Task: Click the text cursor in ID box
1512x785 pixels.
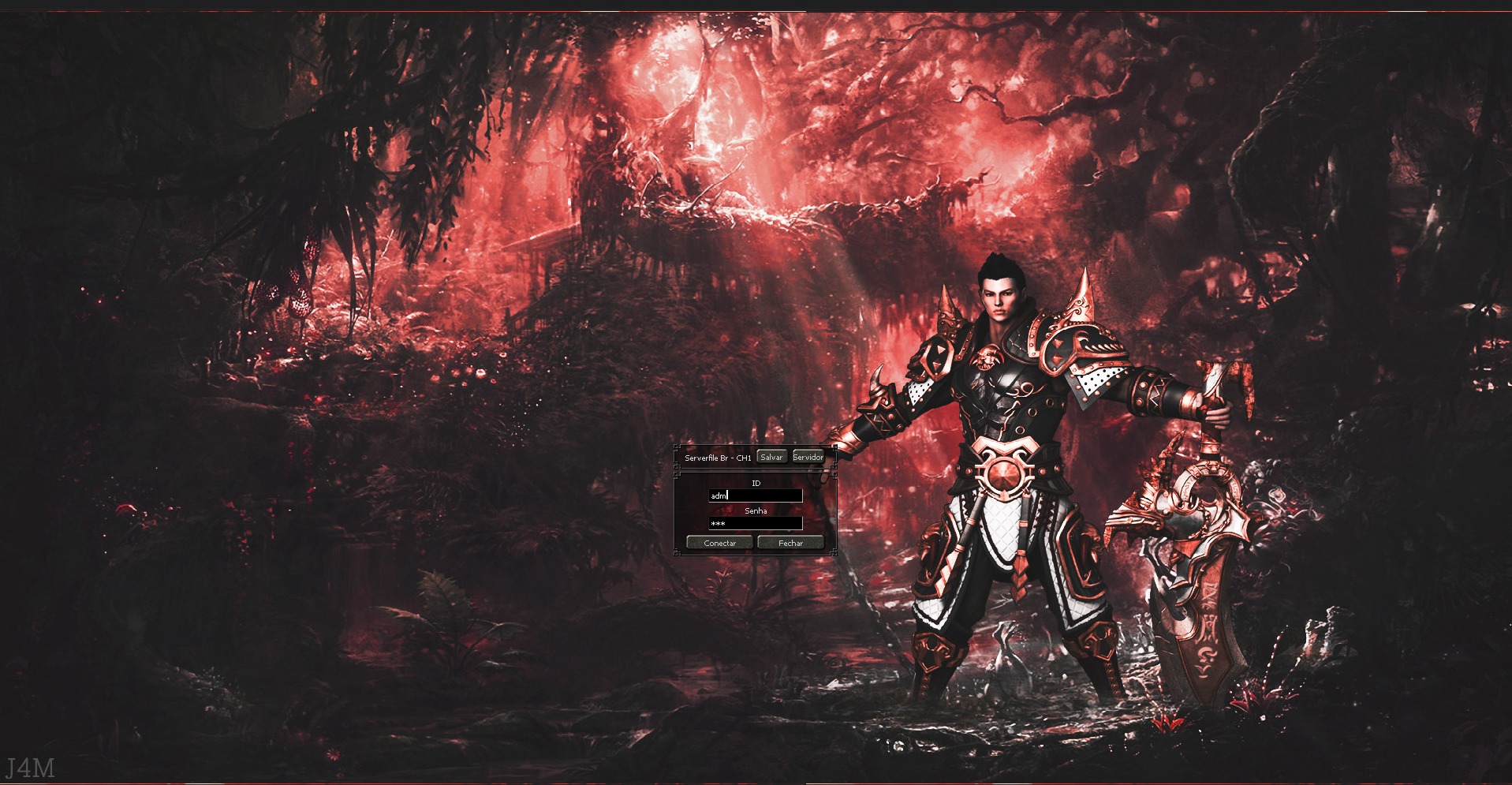Action: point(727,495)
